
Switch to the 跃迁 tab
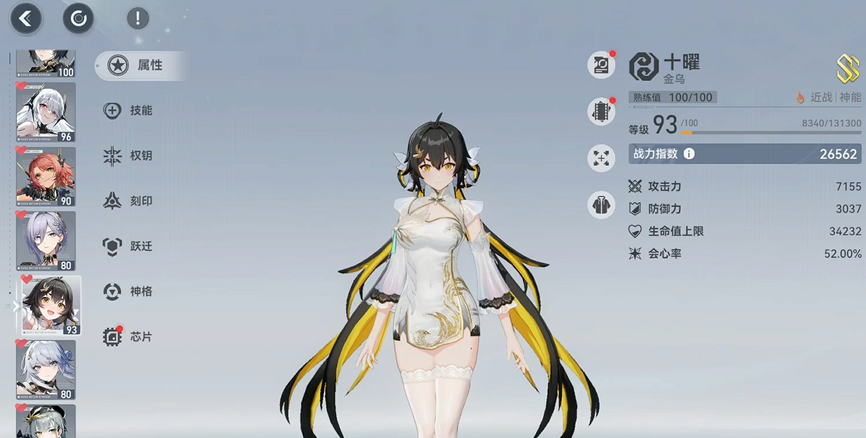coord(129,246)
